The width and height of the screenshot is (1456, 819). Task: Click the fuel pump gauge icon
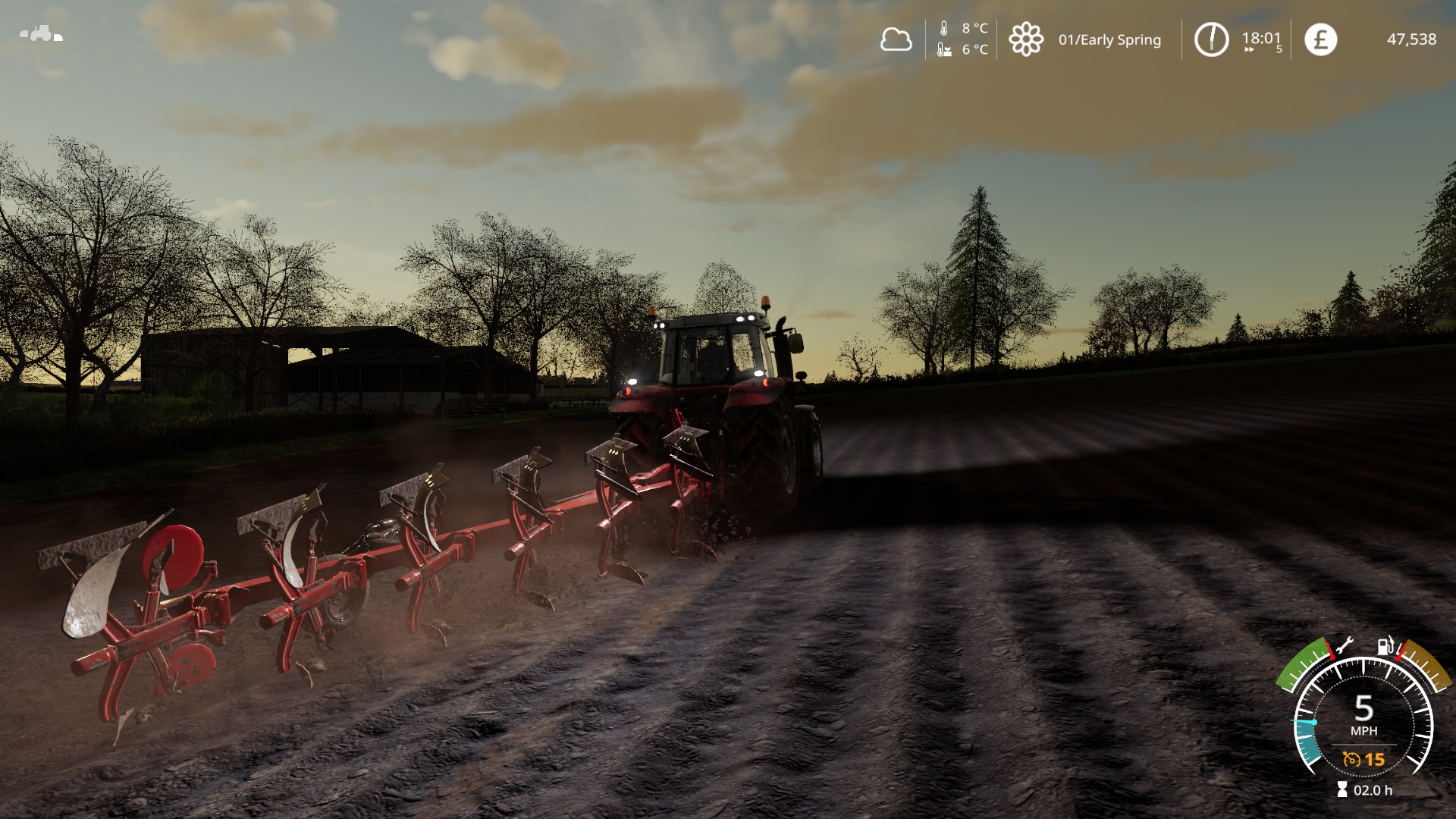coord(1386,647)
